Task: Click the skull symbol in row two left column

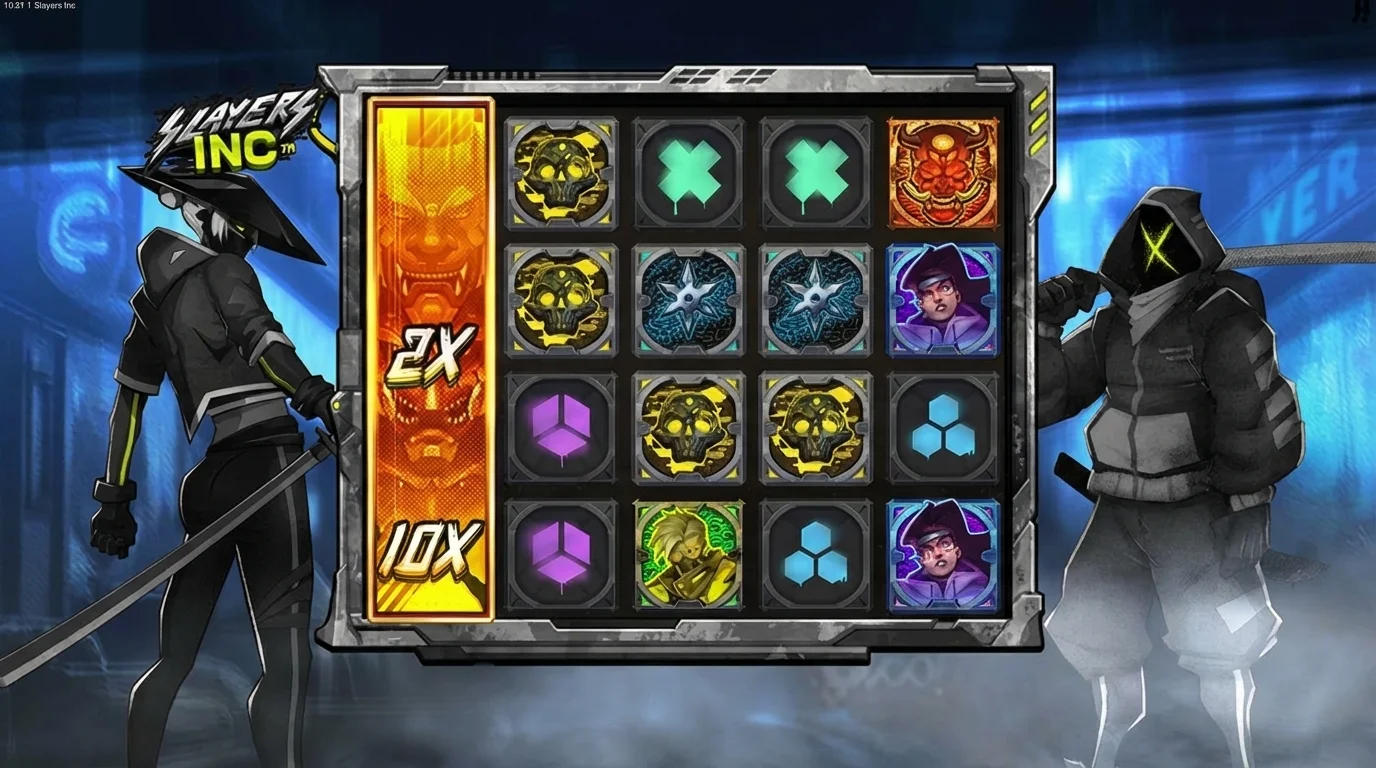Action: point(561,300)
